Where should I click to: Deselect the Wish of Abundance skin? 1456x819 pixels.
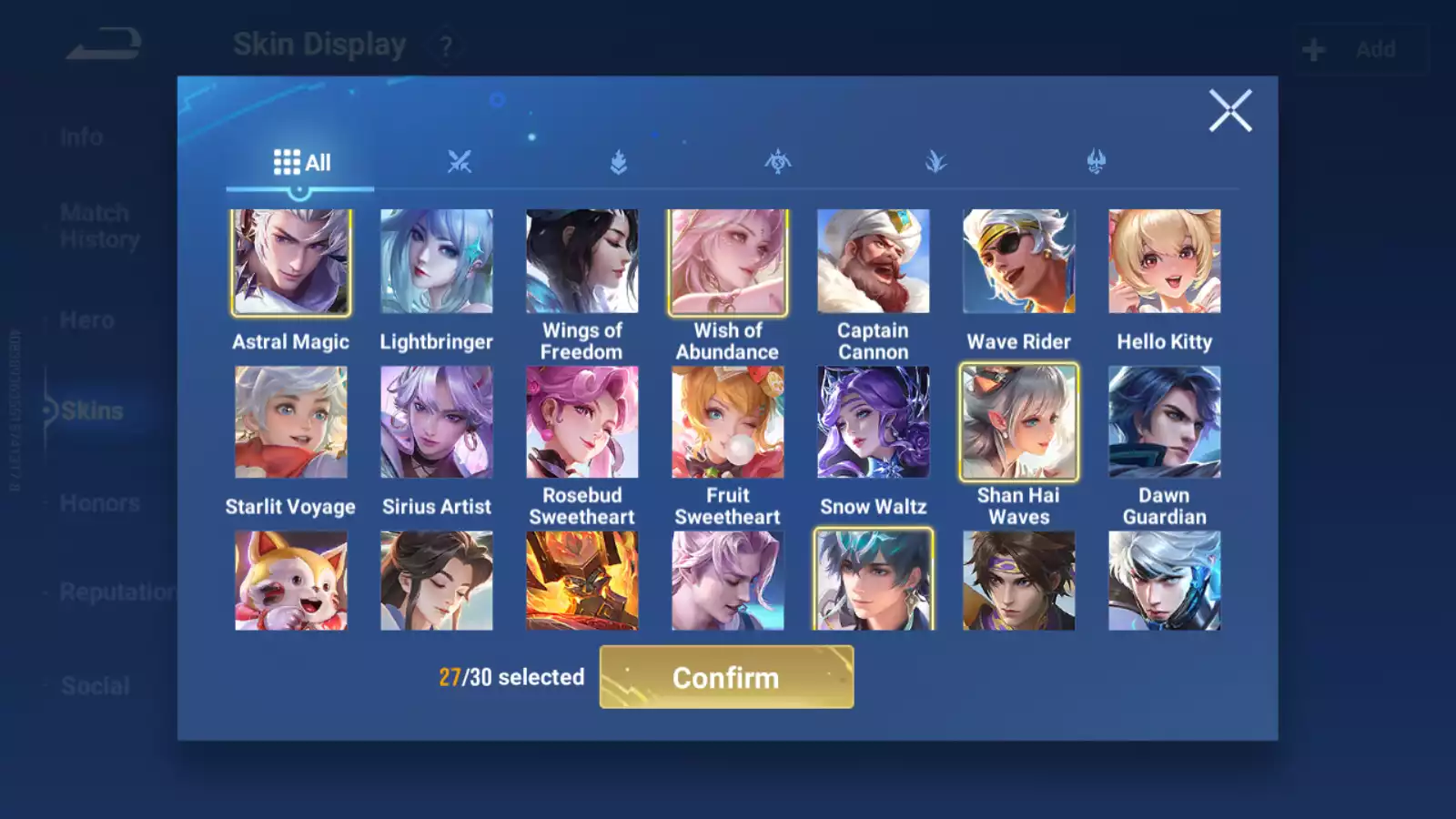click(x=727, y=262)
